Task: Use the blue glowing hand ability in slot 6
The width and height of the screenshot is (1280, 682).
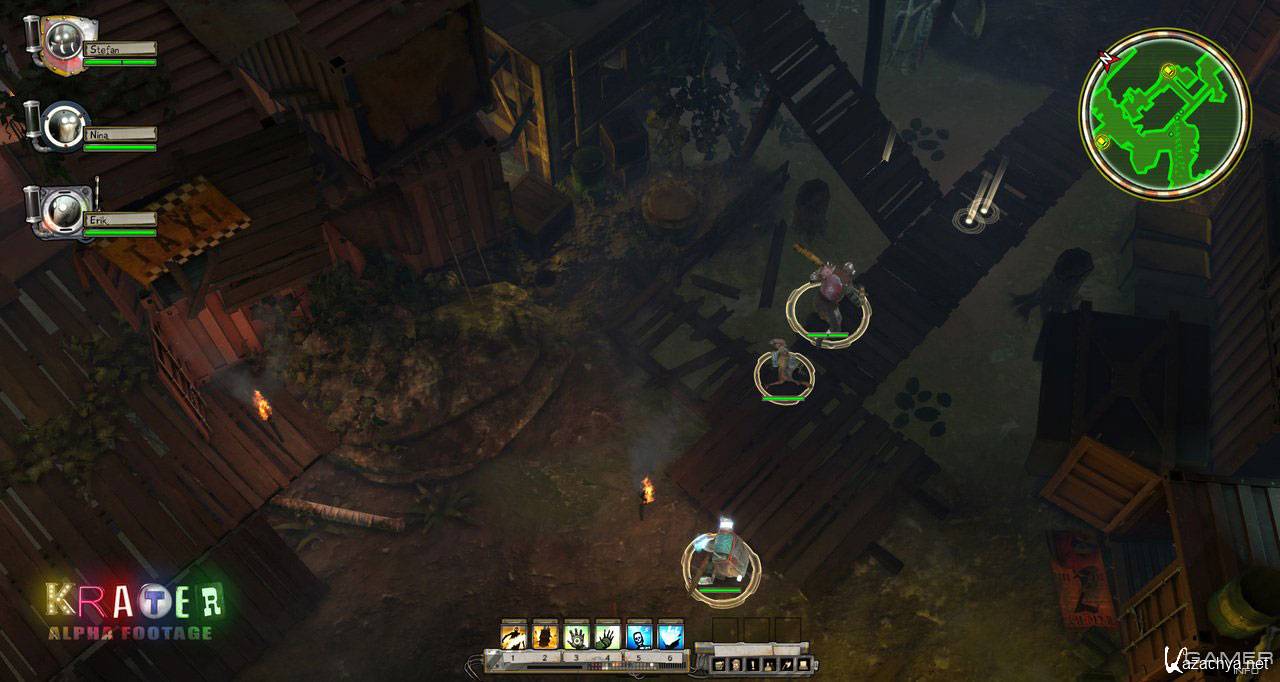Action: point(670,635)
